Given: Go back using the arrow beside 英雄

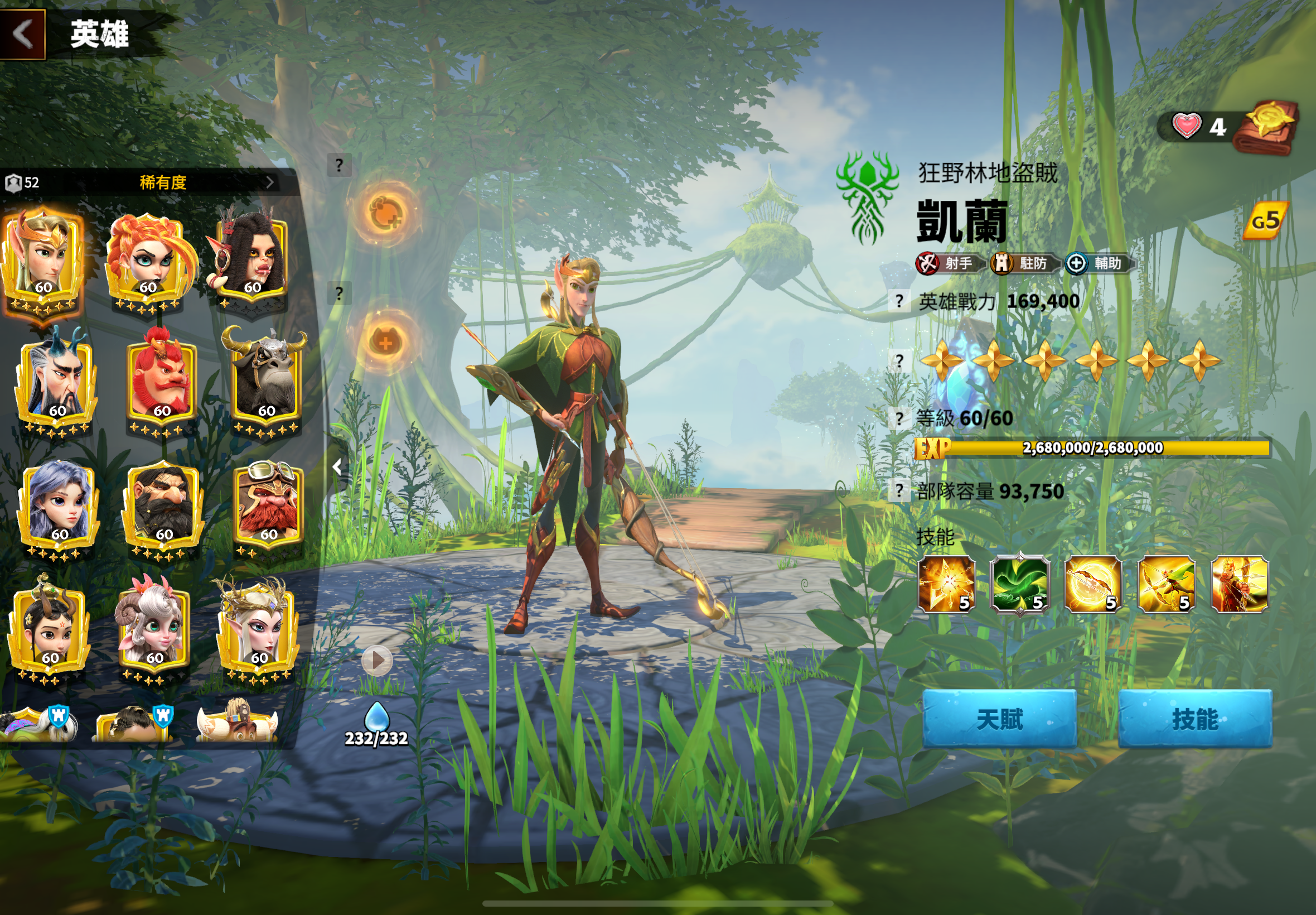Looking at the screenshot, I should pos(23,33).
